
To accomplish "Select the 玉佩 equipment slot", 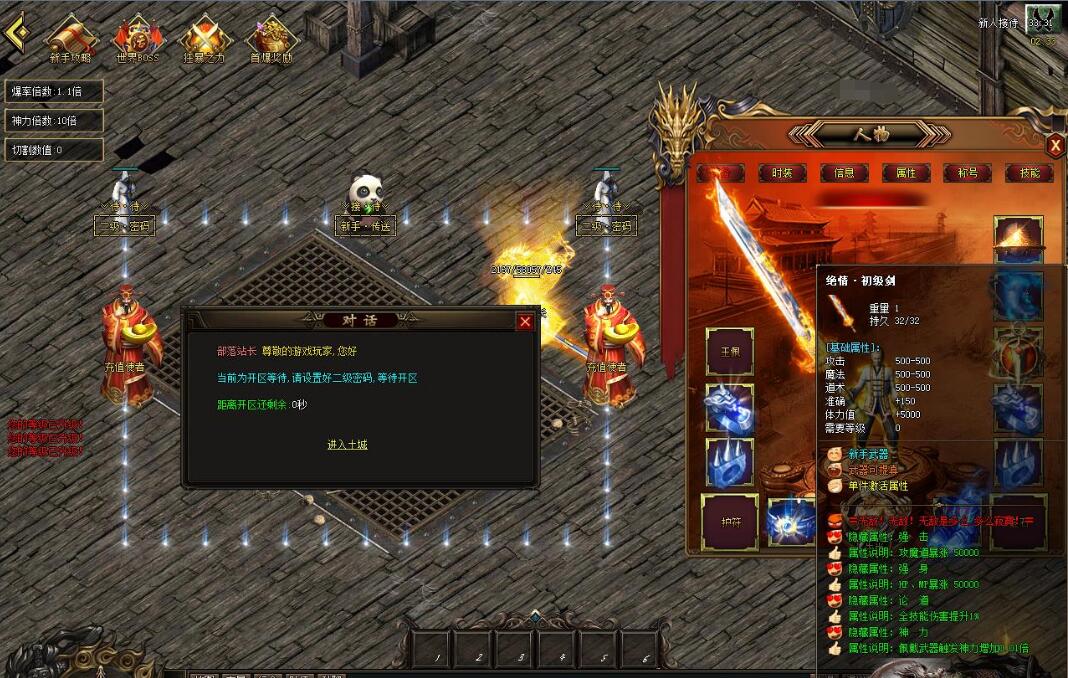I will [x=730, y=352].
